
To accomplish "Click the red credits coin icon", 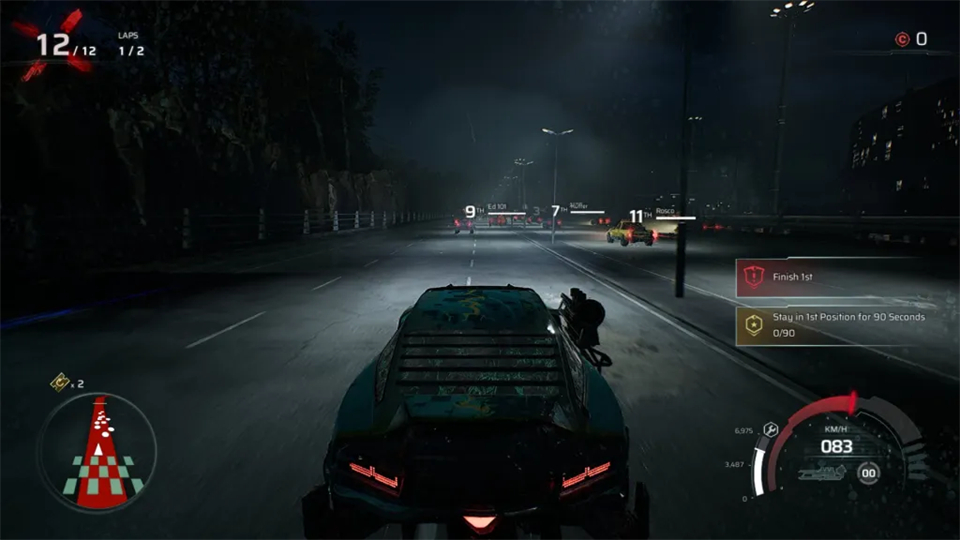I will click(x=902, y=40).
